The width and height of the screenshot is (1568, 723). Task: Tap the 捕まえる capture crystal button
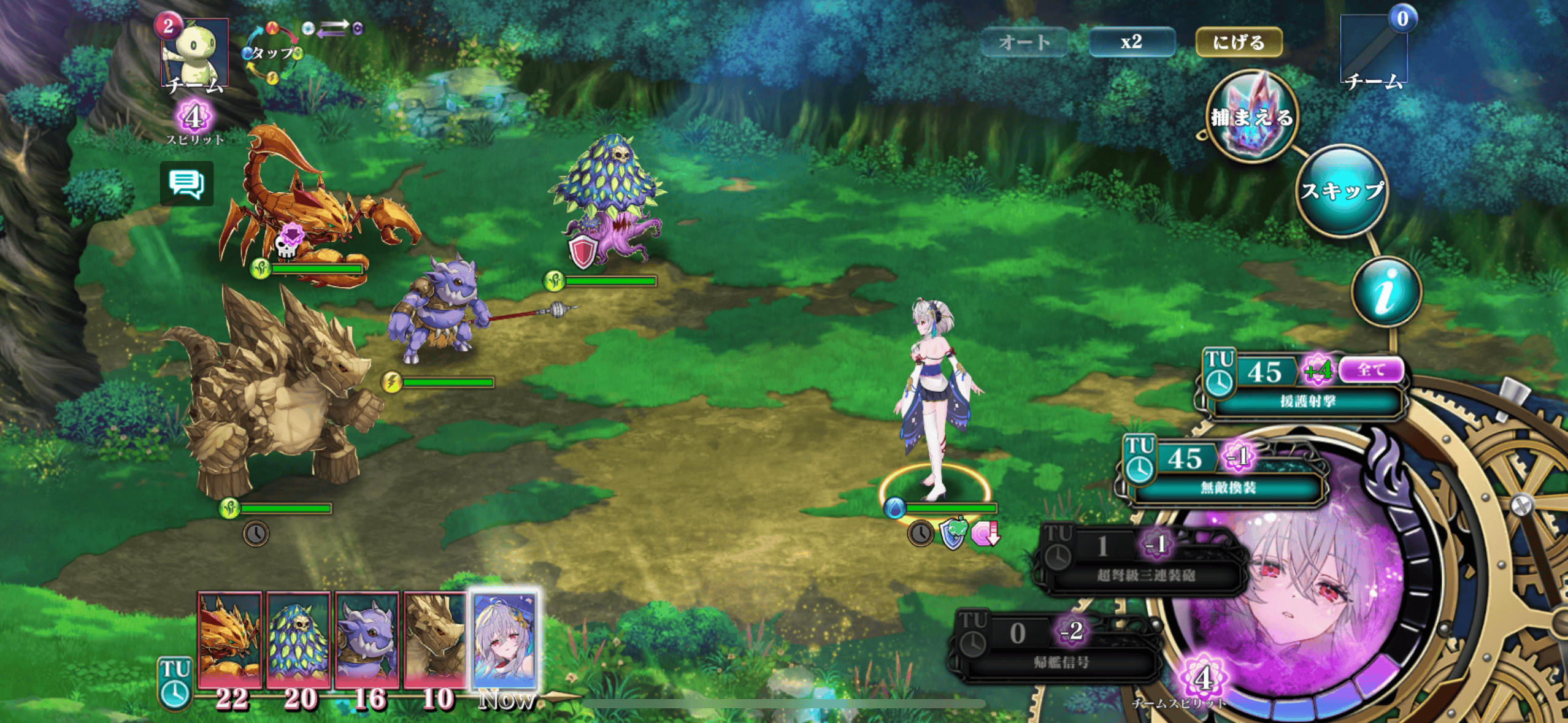(1251, 117)
